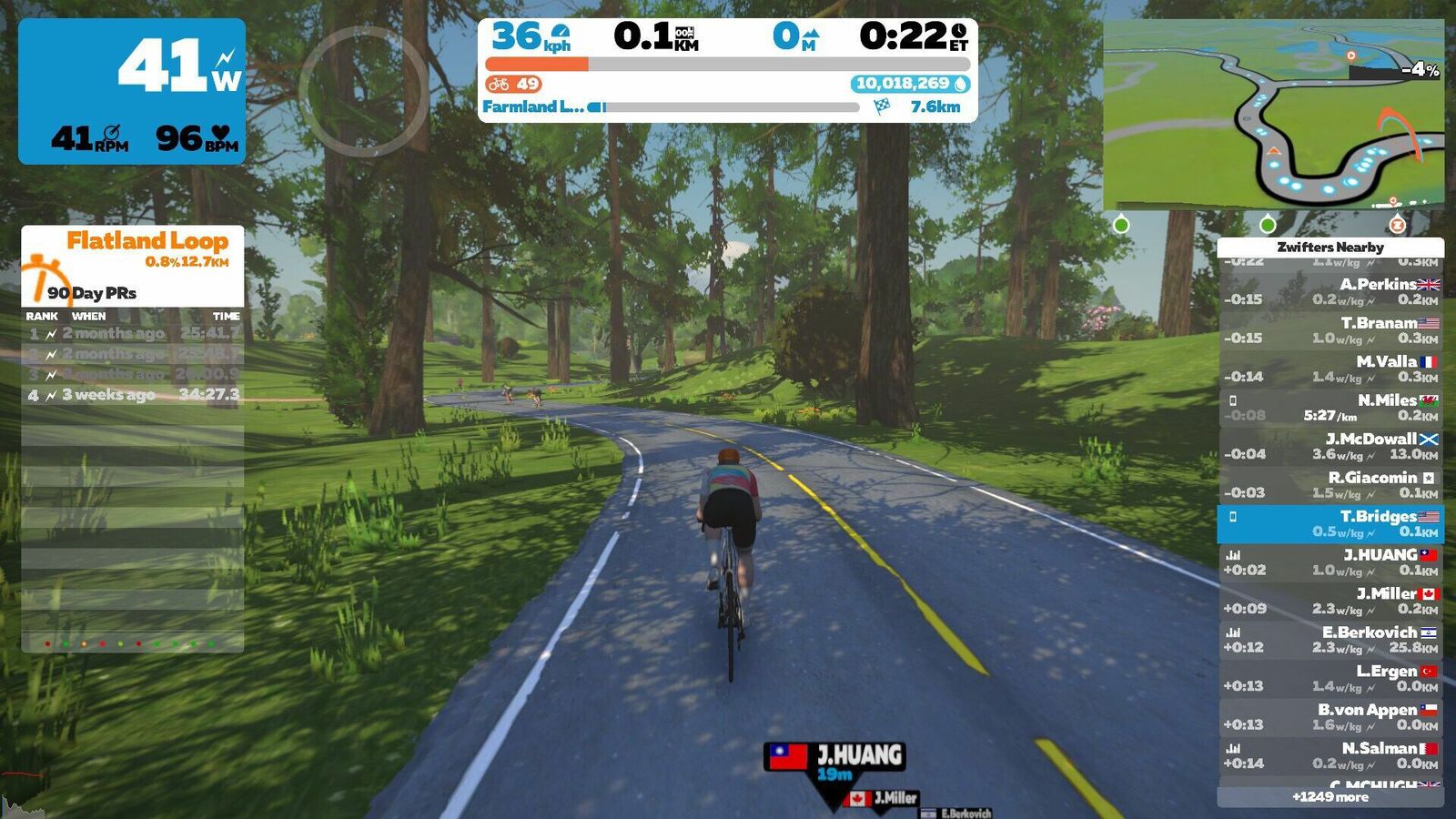Image resolution: width=1456 pixels, height=819 pixels.
Task: Show the +1249 more riders
Action: tap(1330, 797)
